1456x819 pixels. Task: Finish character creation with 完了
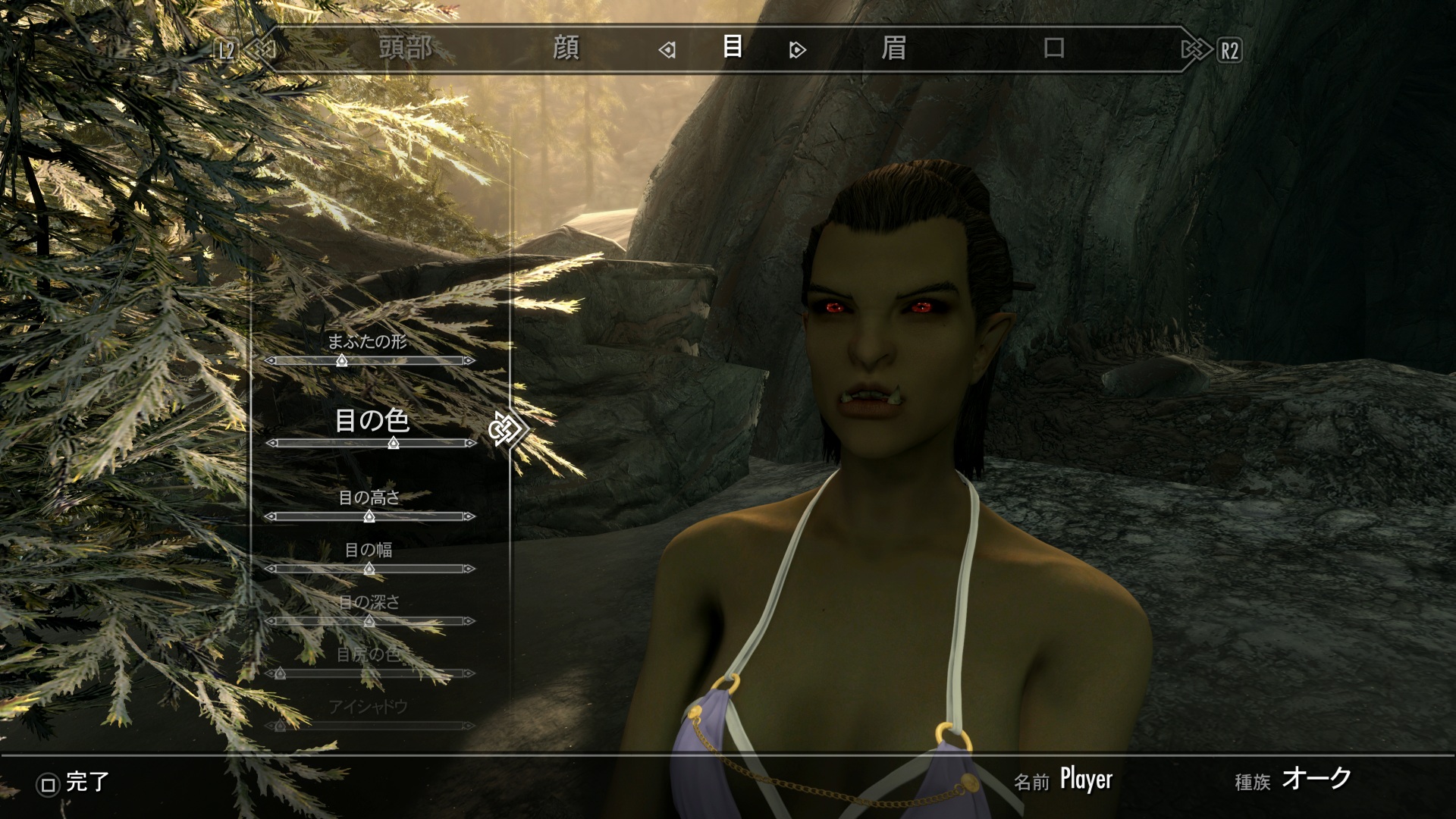(x=74, y=783)
